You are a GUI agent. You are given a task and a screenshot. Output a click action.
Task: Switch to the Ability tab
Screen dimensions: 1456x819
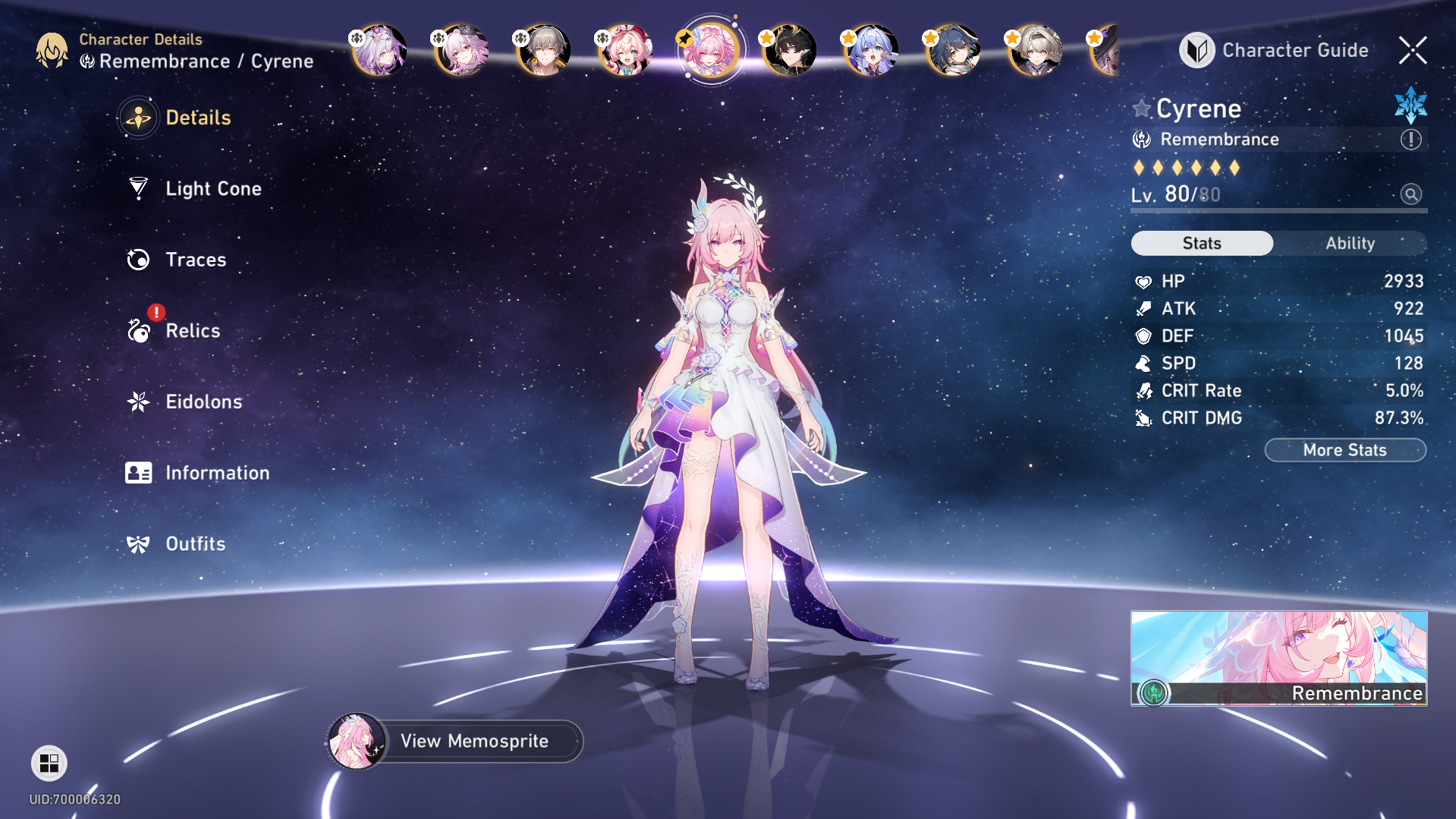tap(1350, 243)
